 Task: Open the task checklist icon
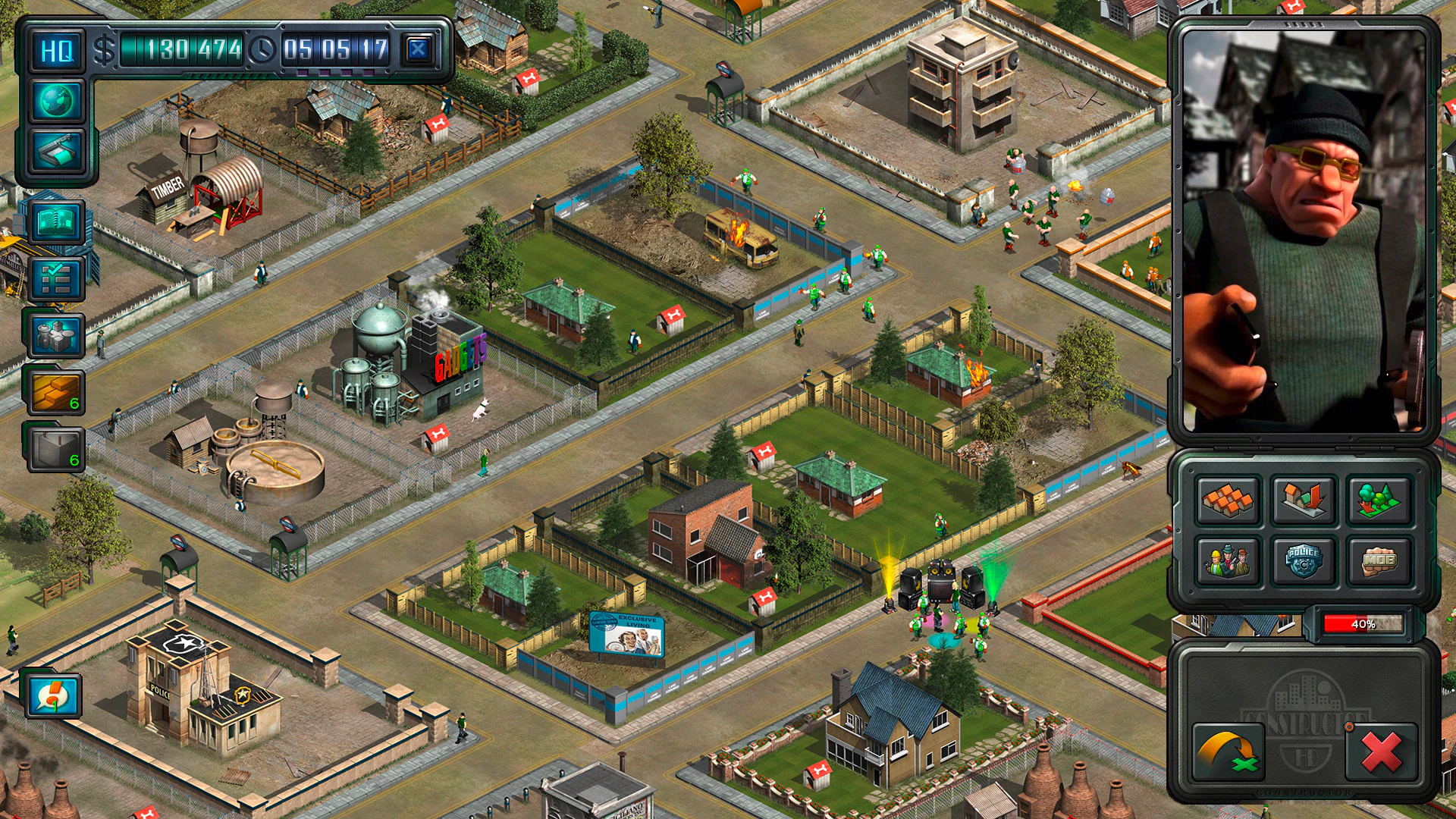(x=57, y=277)
